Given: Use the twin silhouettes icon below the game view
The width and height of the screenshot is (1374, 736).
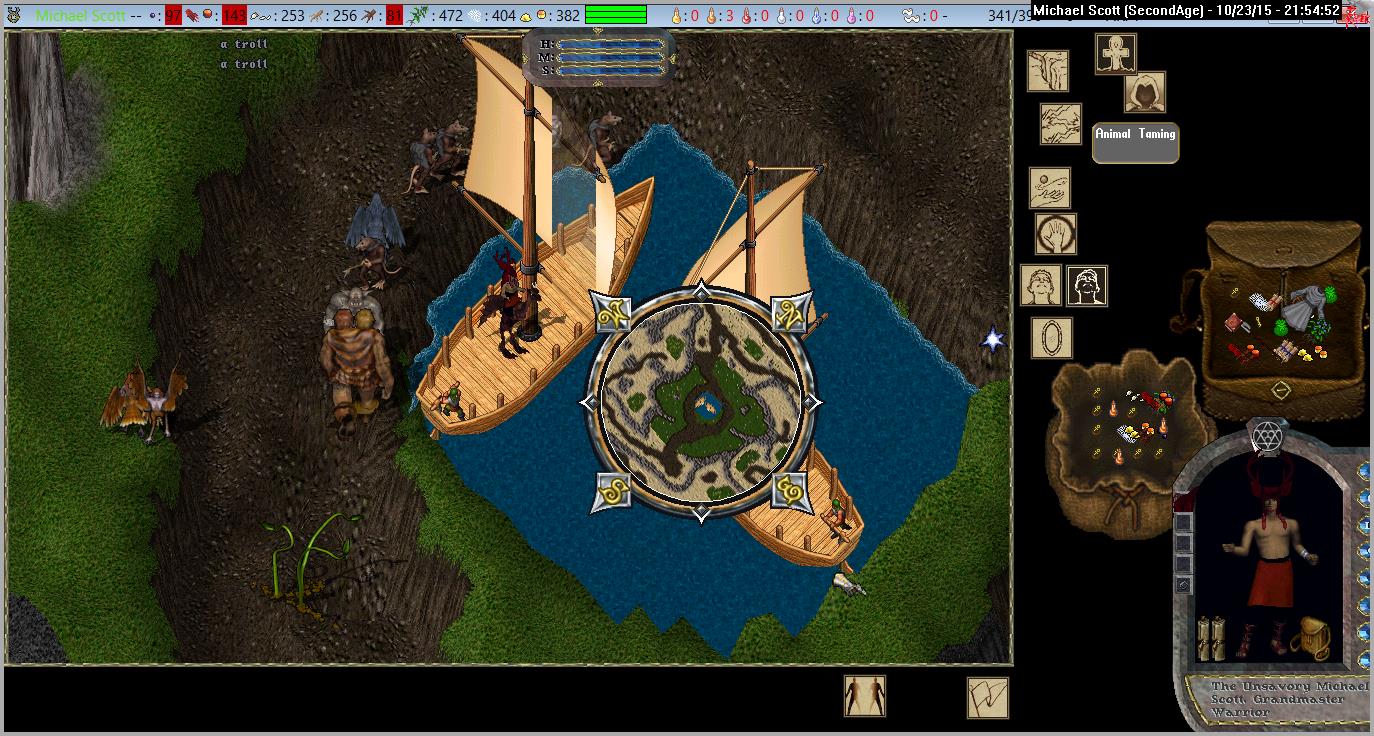Looking at the screenshot, I should (864, 696).
